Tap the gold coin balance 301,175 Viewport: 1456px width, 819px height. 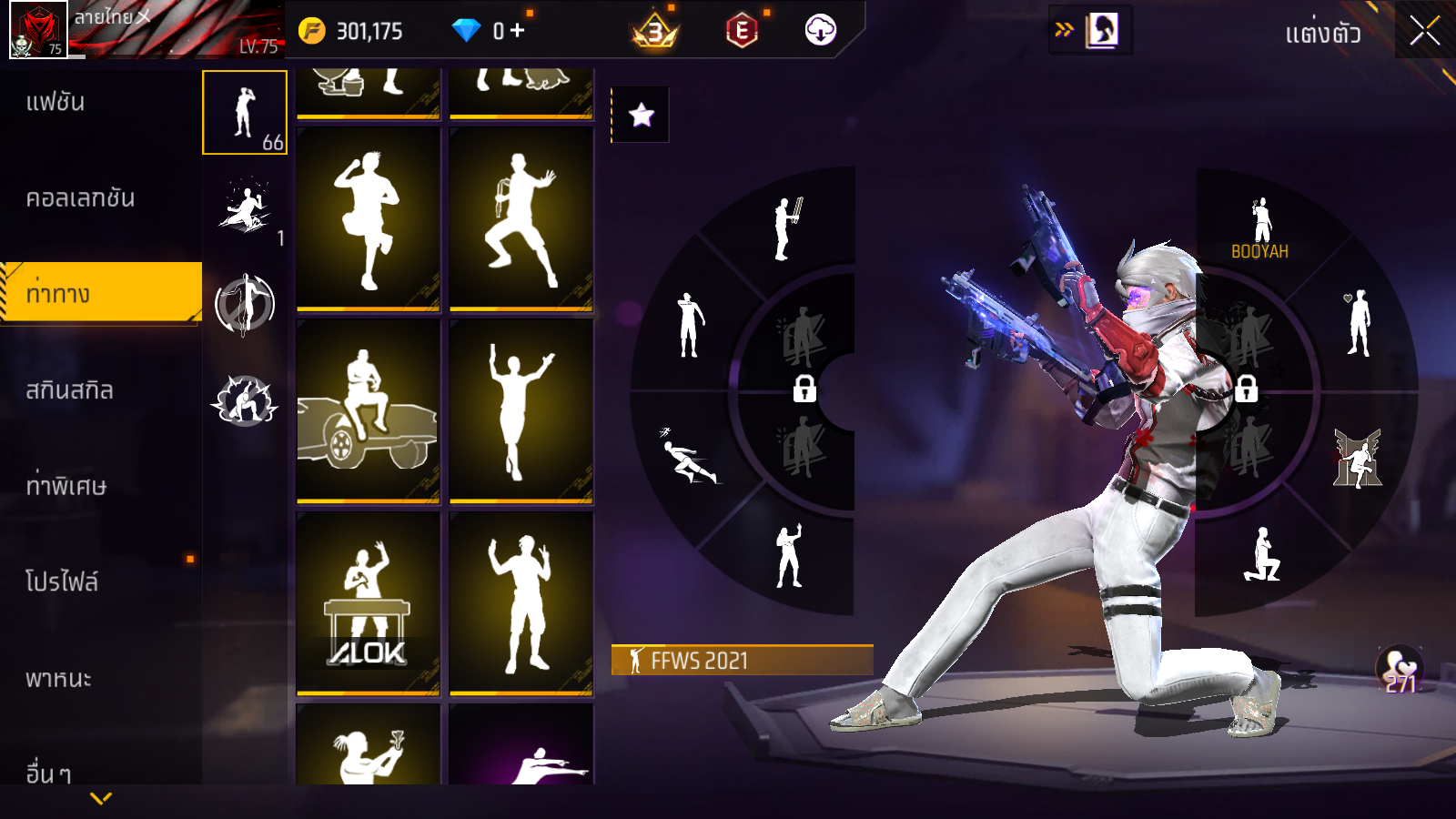[x=351, y=32]
